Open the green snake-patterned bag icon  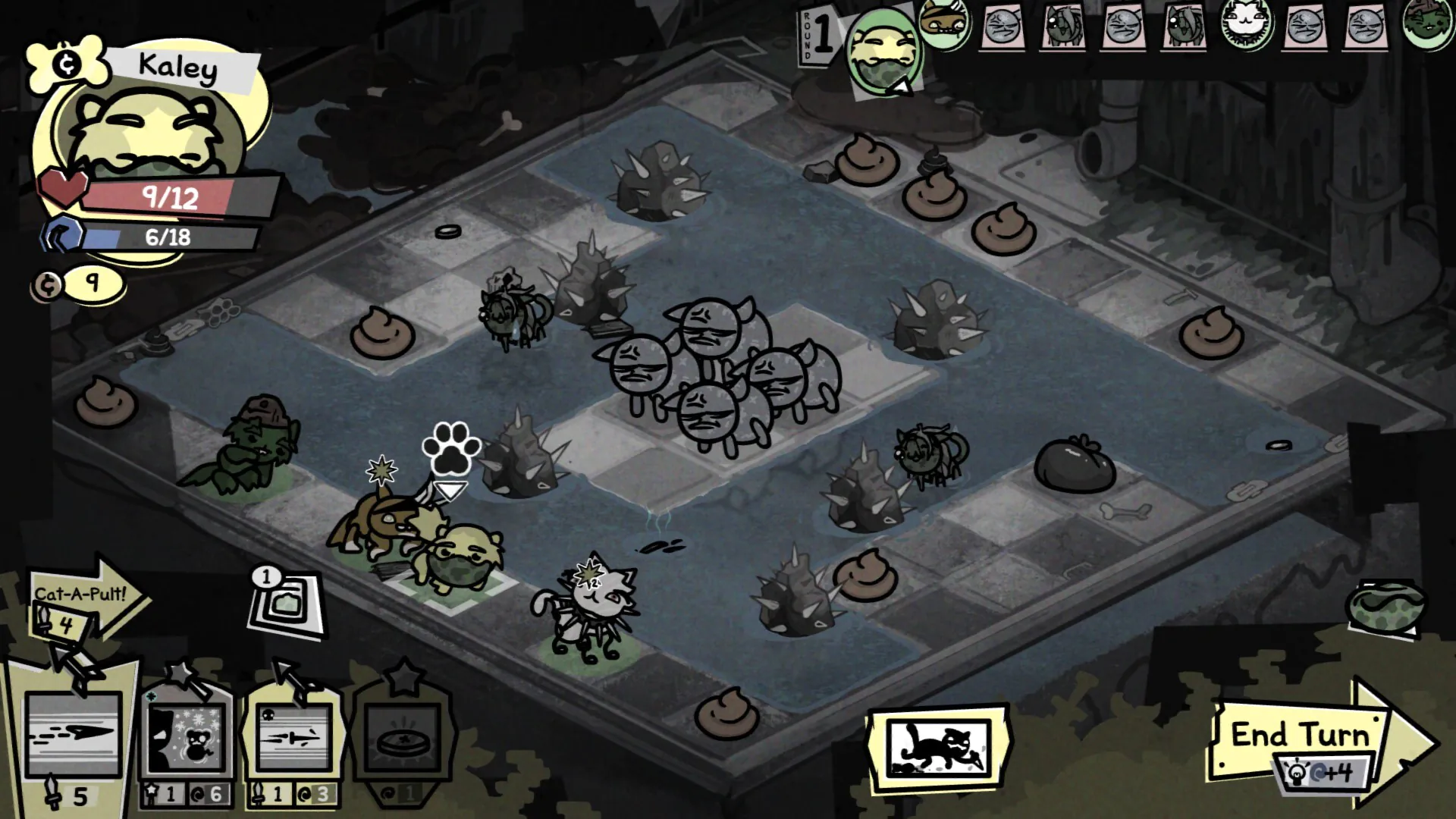1385,607
